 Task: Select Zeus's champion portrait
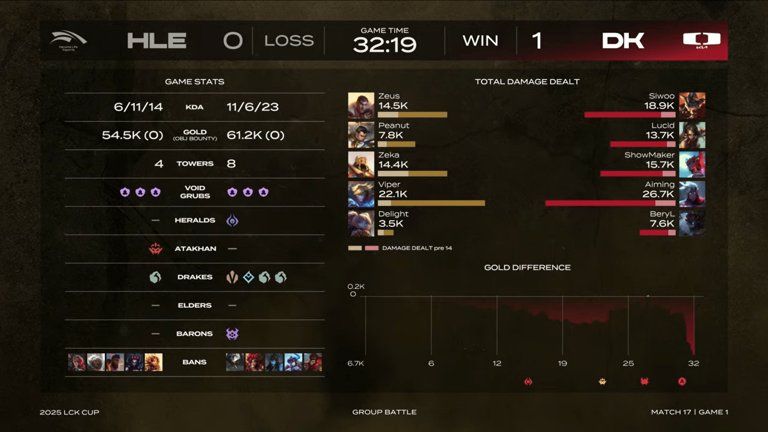tap(361, 106)
